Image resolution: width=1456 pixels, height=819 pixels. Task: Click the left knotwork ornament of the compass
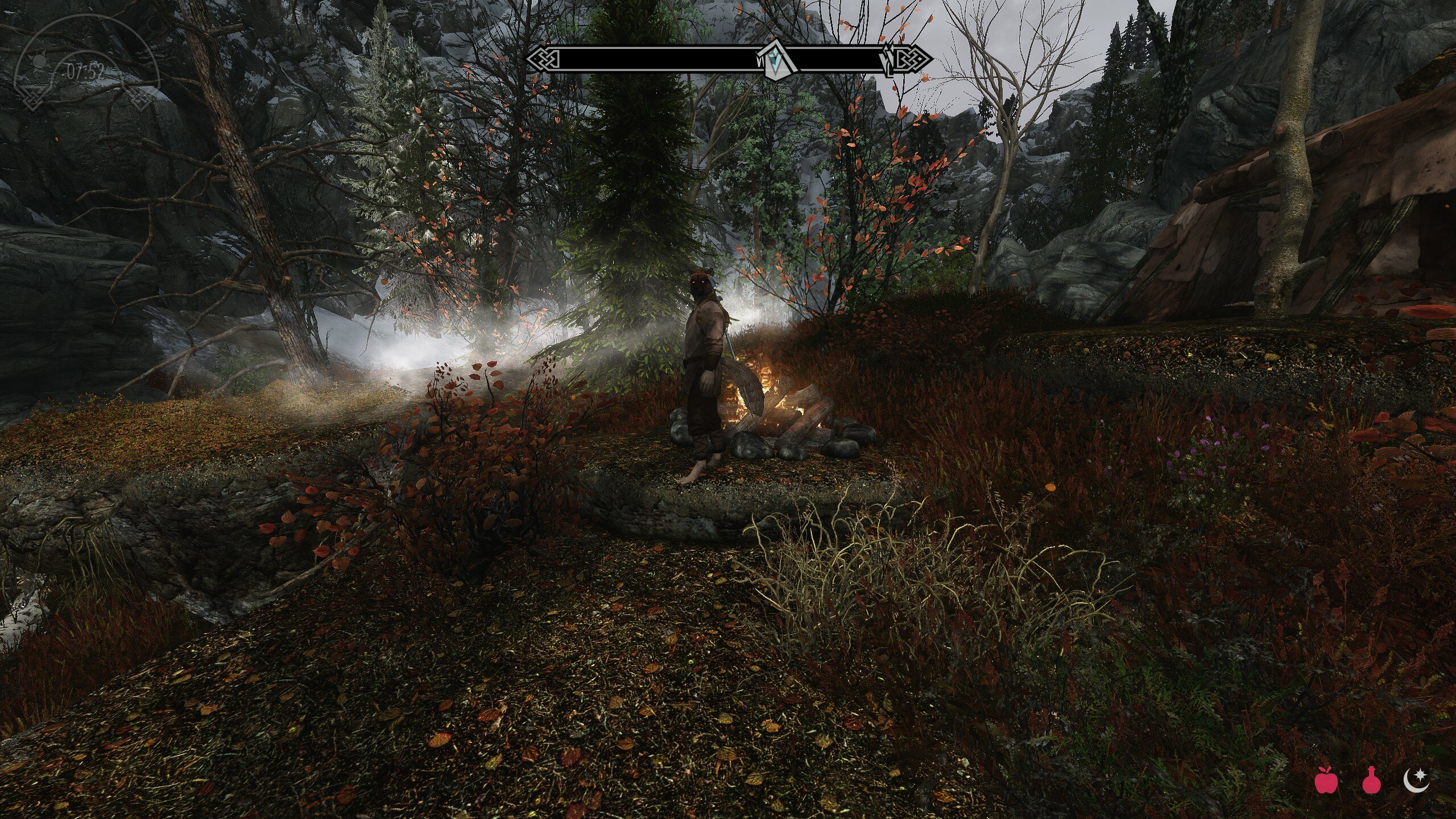546,59
